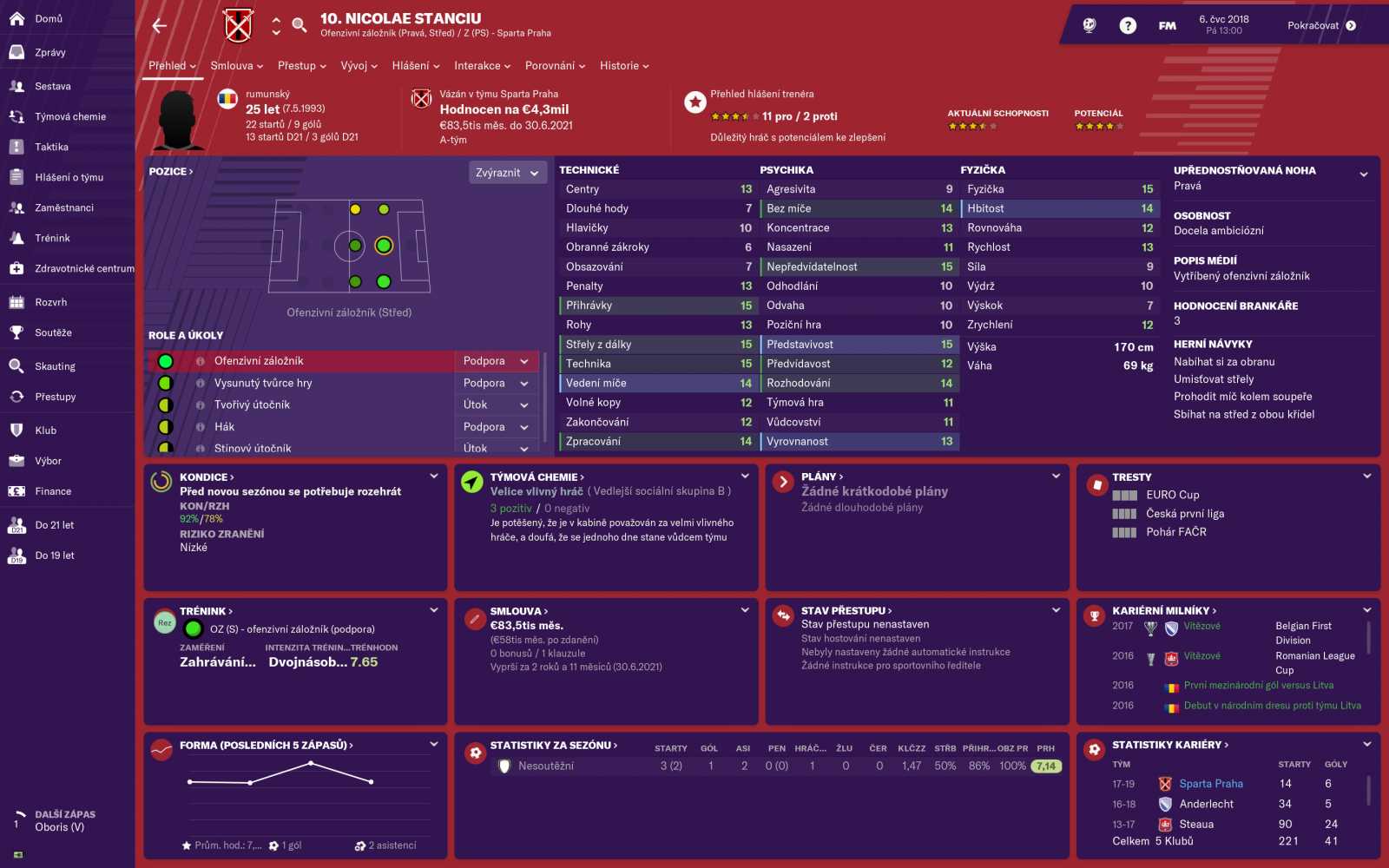Image resolution: width=1389 pixels, height=868 pixels.
Task: Open the Zvýraznit dropdown
Action: 507,173
